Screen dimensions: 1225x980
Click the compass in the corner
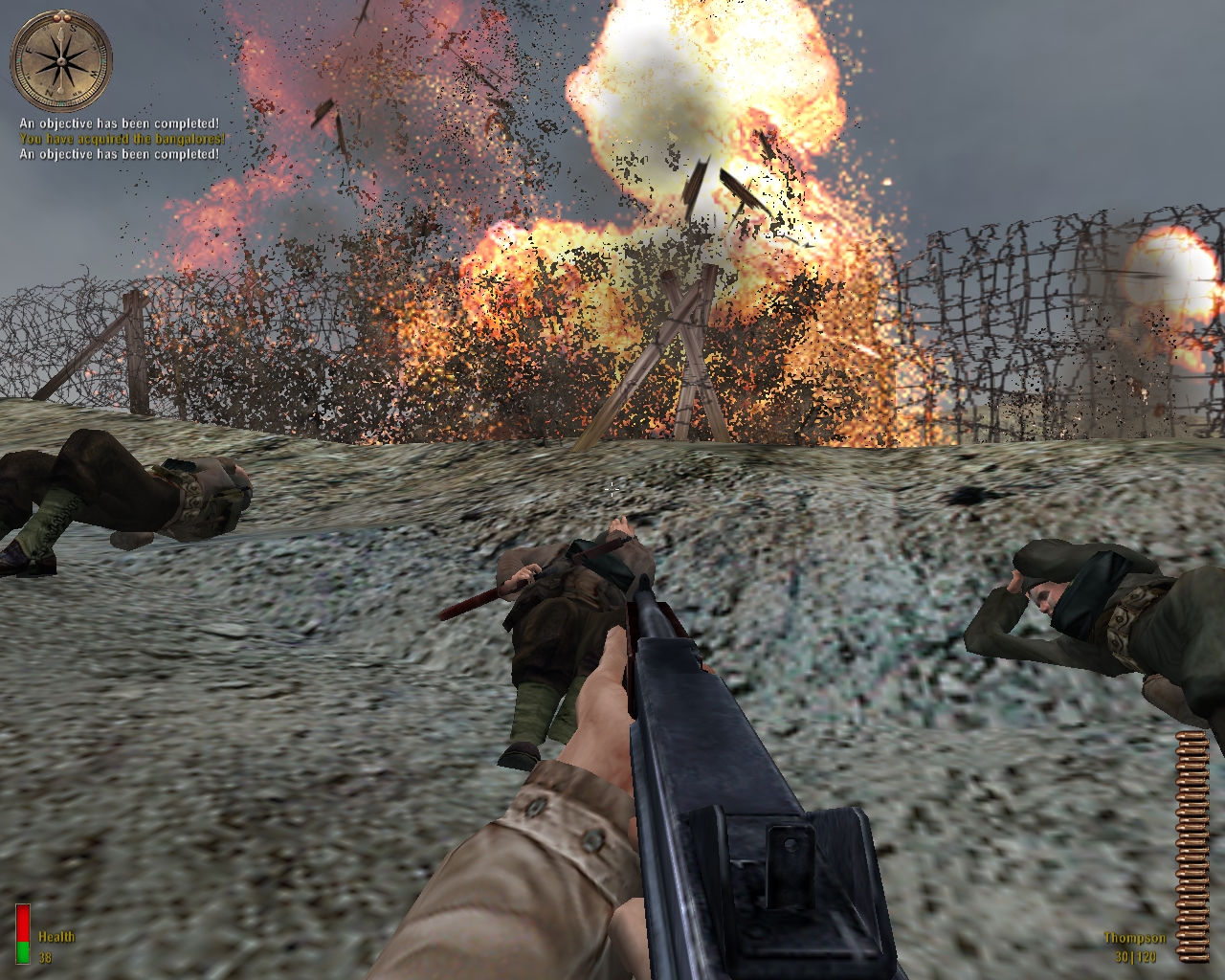point(61,59)
